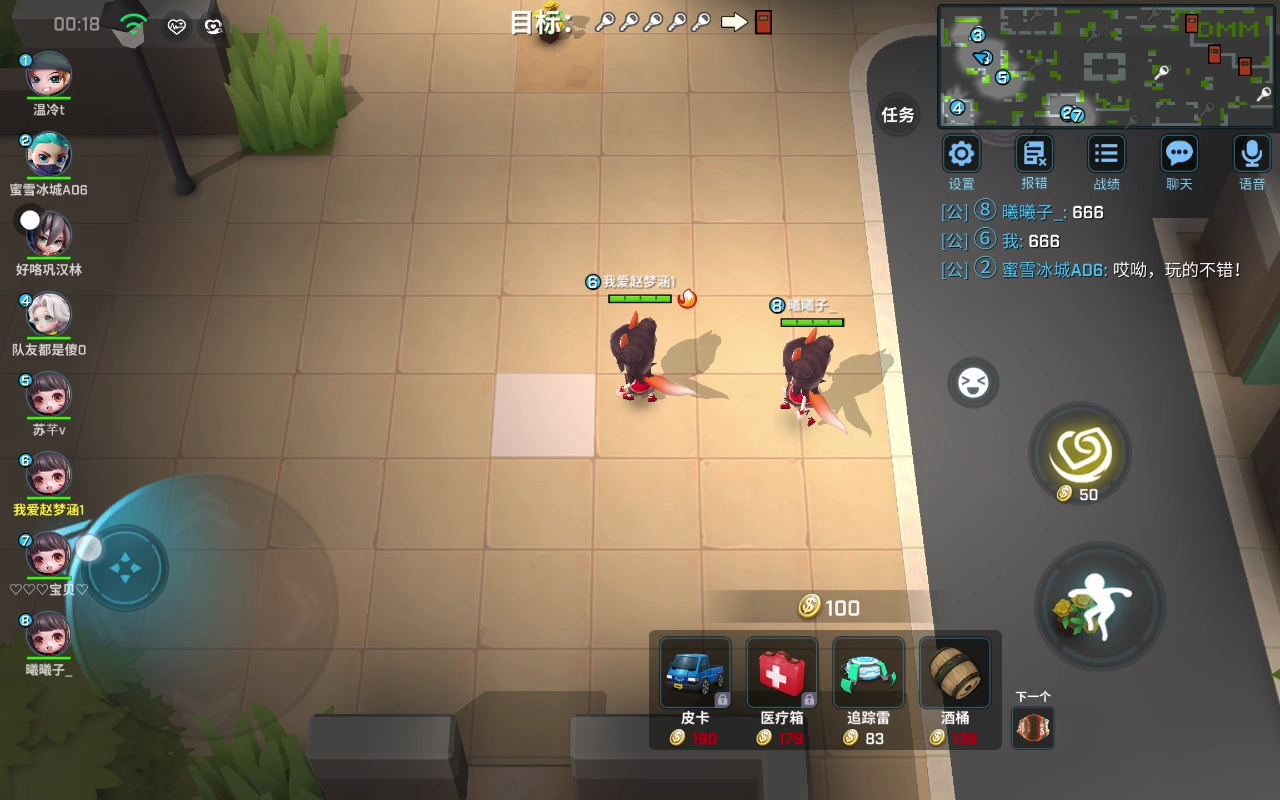Select the 医疗箱 medical kit item

(x=782, y=674)
